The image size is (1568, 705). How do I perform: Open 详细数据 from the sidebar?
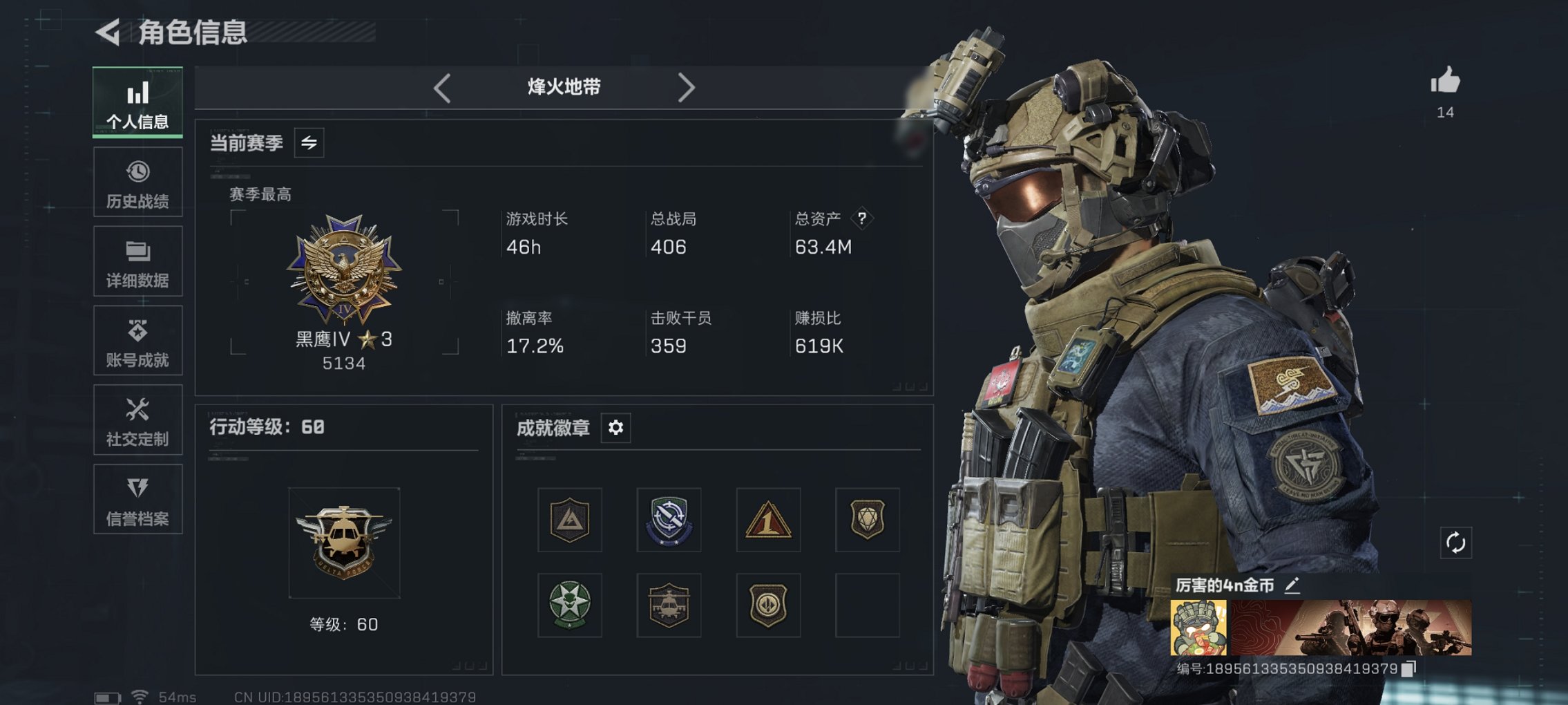pos(137,261)
